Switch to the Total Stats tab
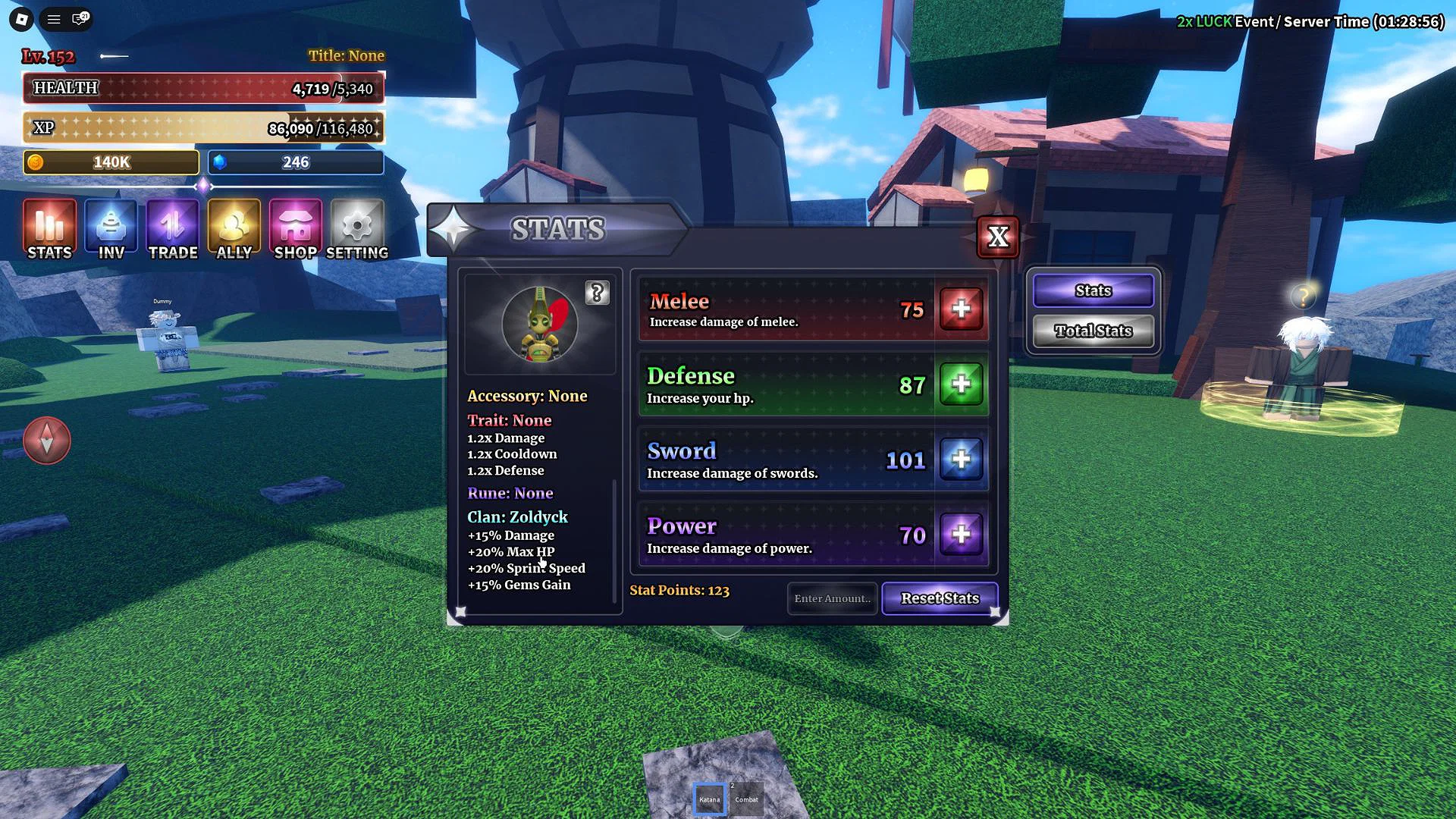The height and width of the screenshot is (819, 1456). pos(1092,331)
